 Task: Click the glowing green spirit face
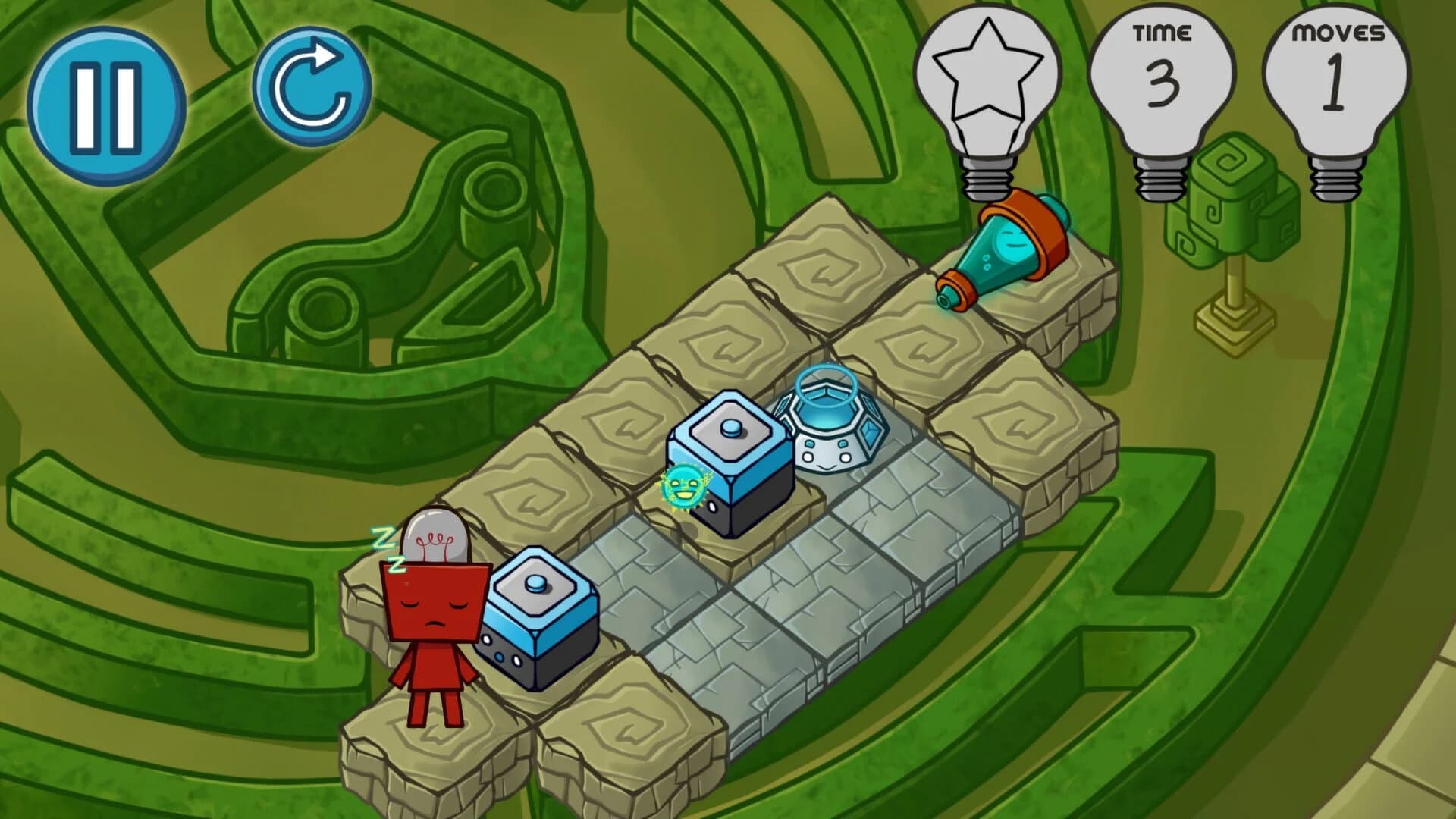coord(682,485)
